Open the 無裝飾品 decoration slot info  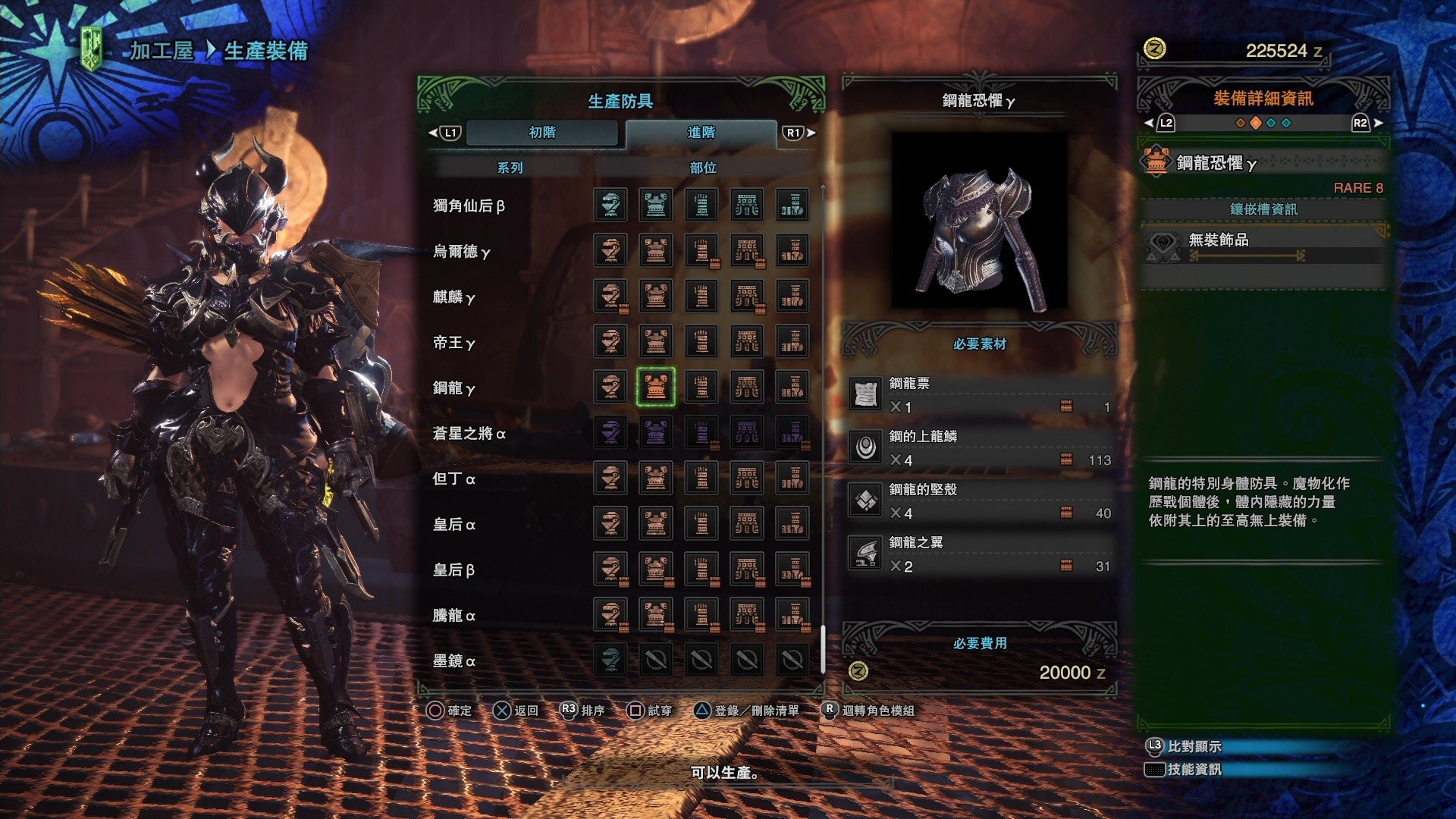(x=1263, y=245)
